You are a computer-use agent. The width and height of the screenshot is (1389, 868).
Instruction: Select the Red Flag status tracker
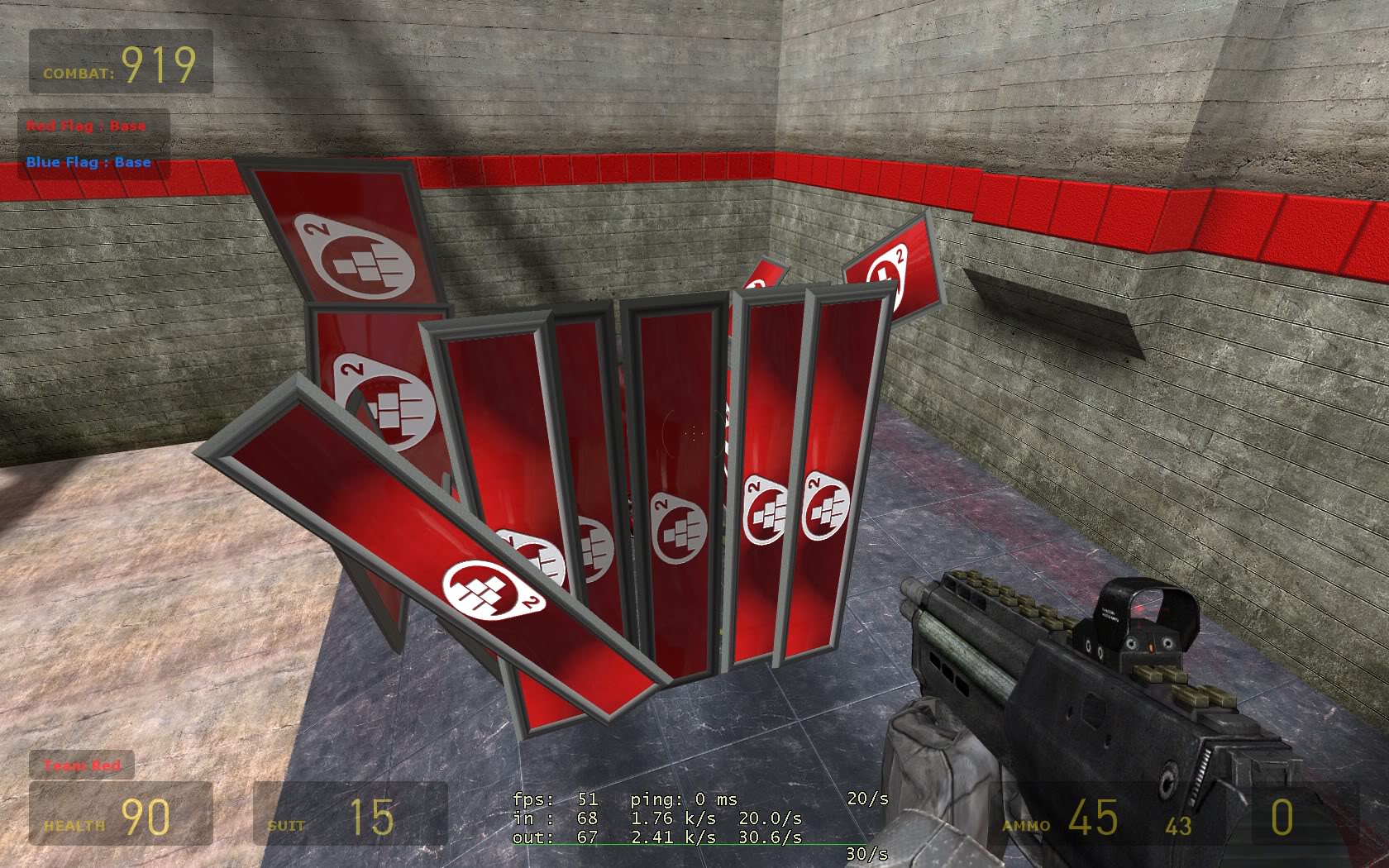[86, 126]
